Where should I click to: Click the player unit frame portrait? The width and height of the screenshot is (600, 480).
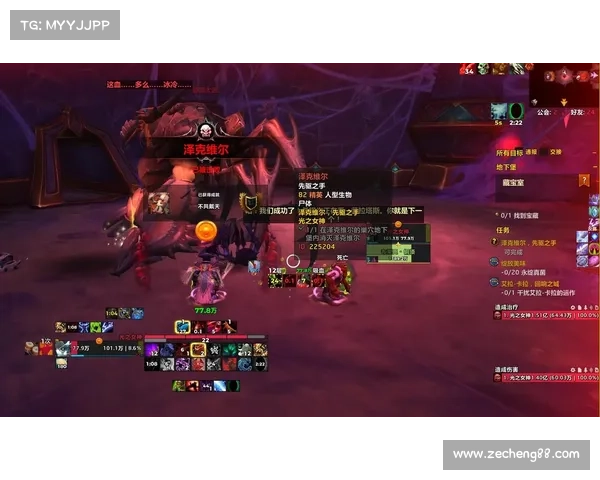click(62, 348)
